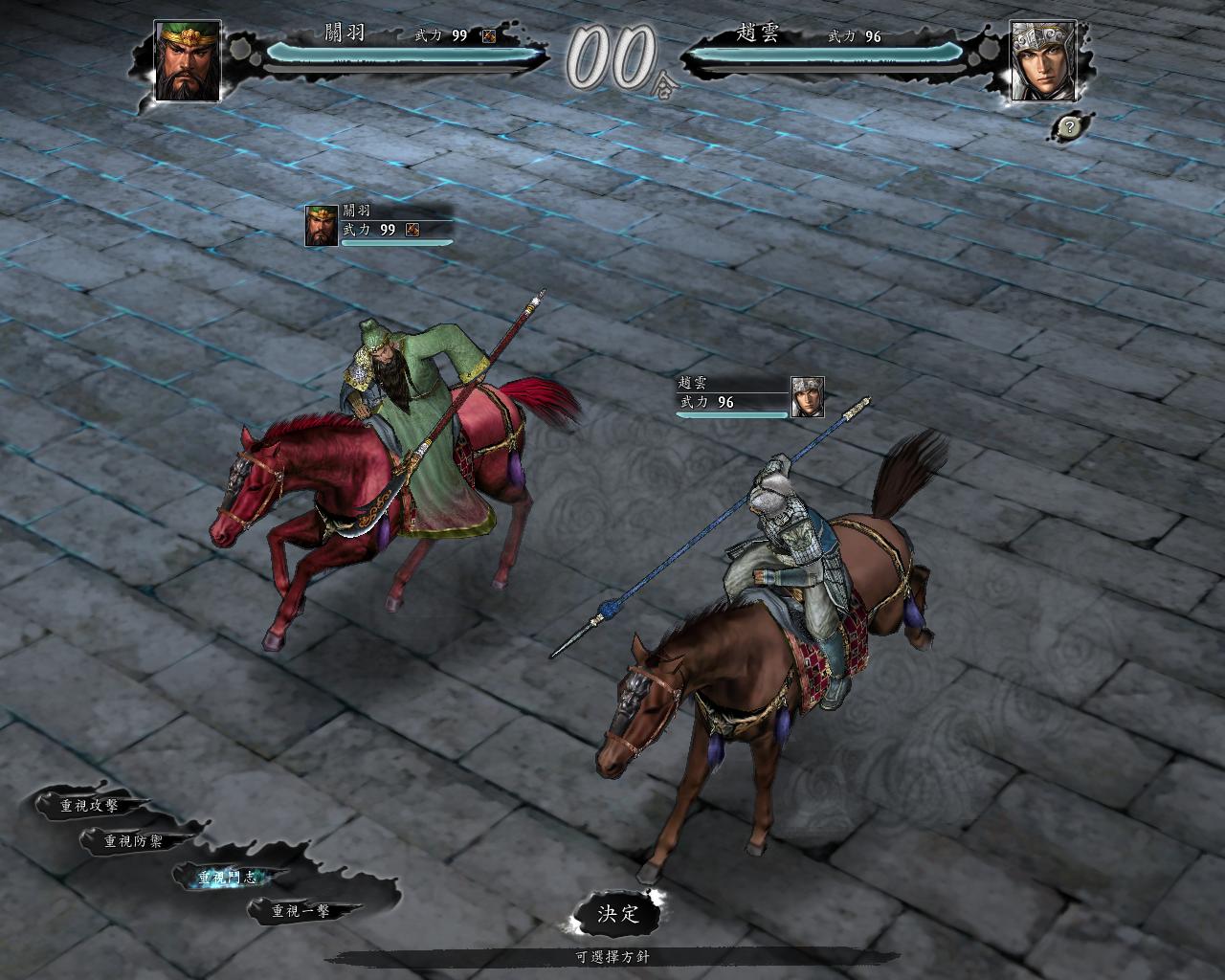The width and height of the screenshot is (1225, 980).
Task: Select the 重視一擊 single-strike option
Action: 301,911
